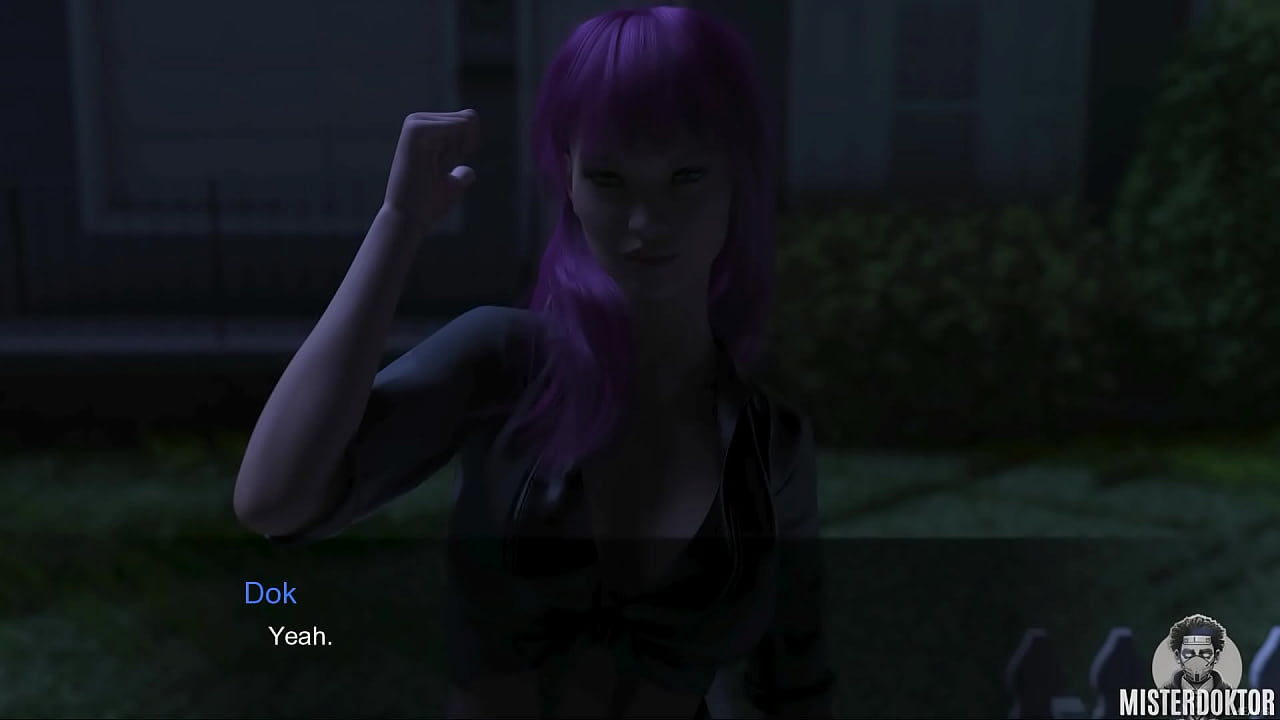Click the gas mask on the watermark character

click(x=1198, y=666)
